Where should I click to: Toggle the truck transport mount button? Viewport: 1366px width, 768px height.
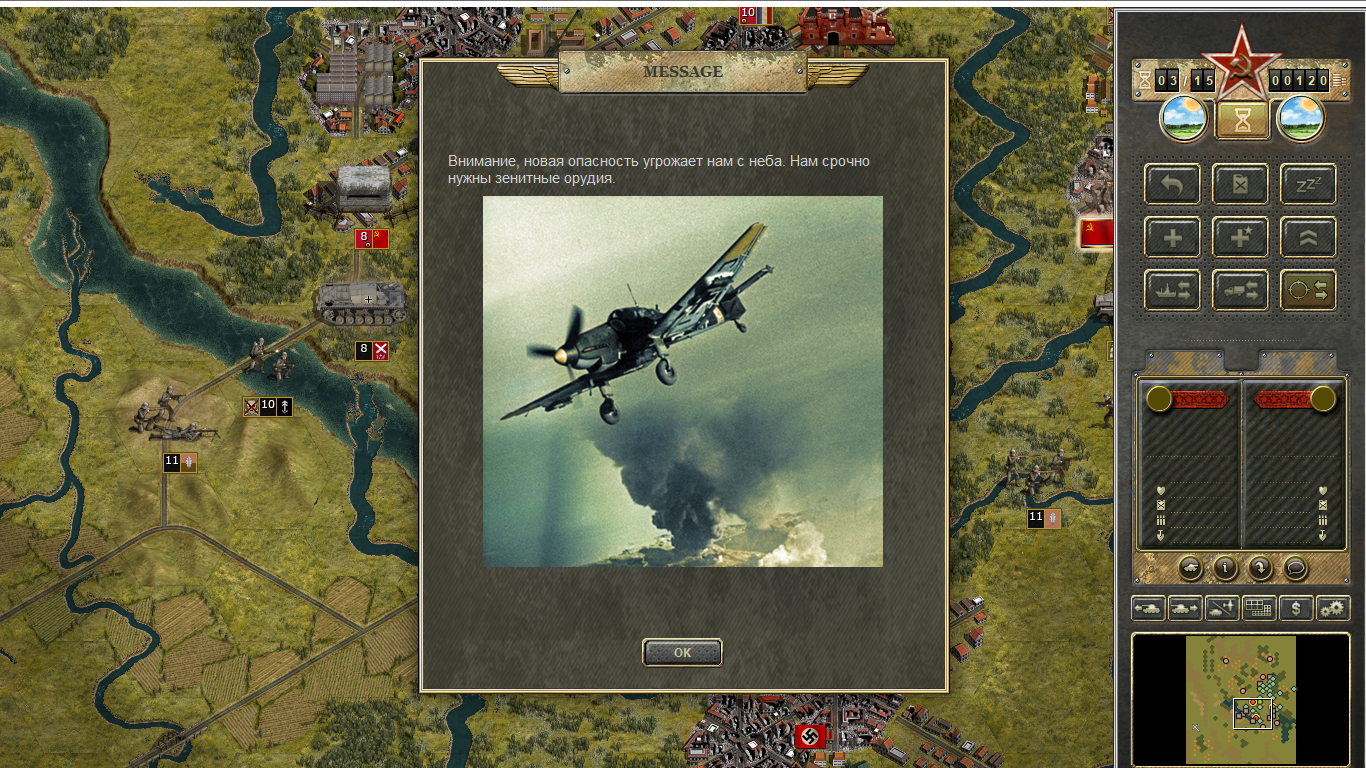pyautogui.click(x=1240, y=290)
